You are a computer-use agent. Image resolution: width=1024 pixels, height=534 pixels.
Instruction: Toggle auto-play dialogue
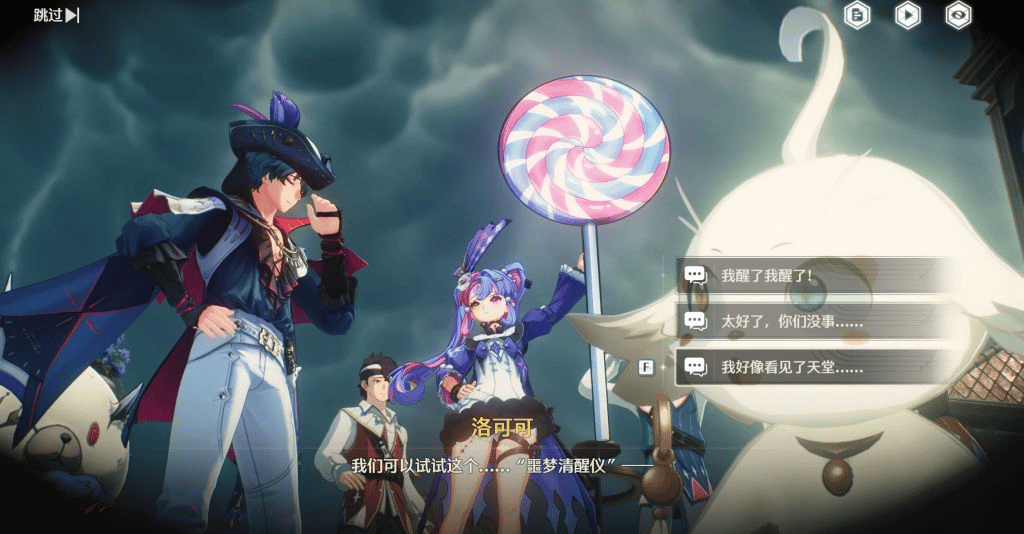[x=907, y=15]
